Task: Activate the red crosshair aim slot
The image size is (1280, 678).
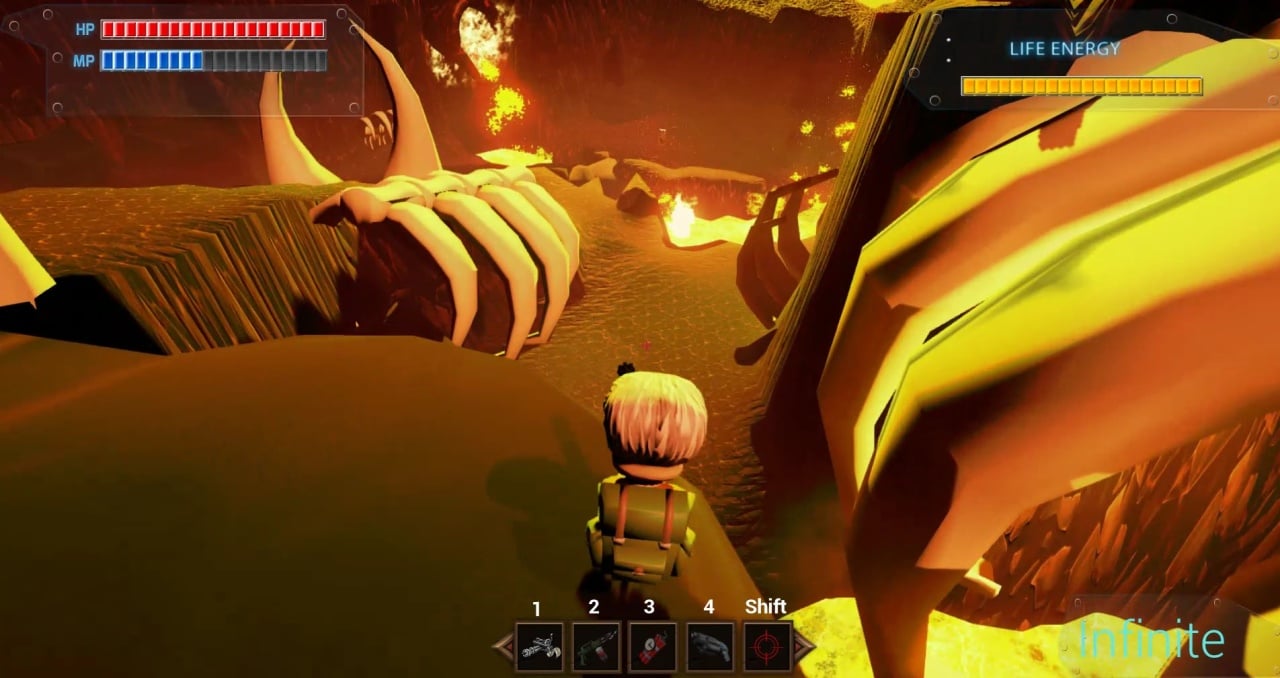Action: point(767,647)
